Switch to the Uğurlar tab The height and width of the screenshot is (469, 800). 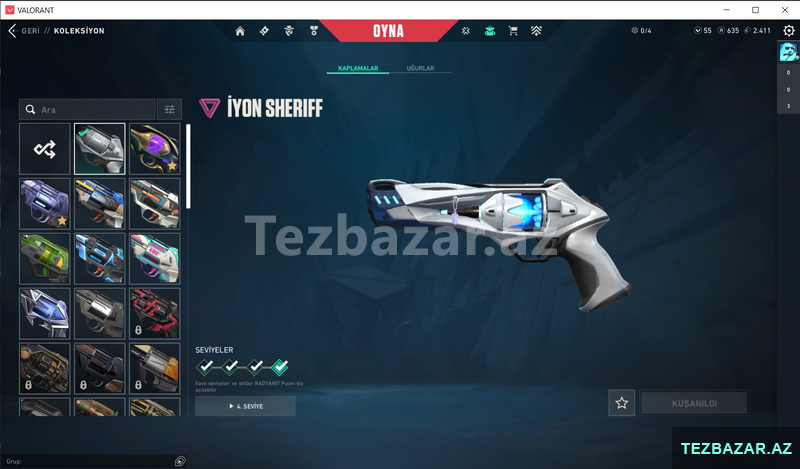tap(420, 68)
